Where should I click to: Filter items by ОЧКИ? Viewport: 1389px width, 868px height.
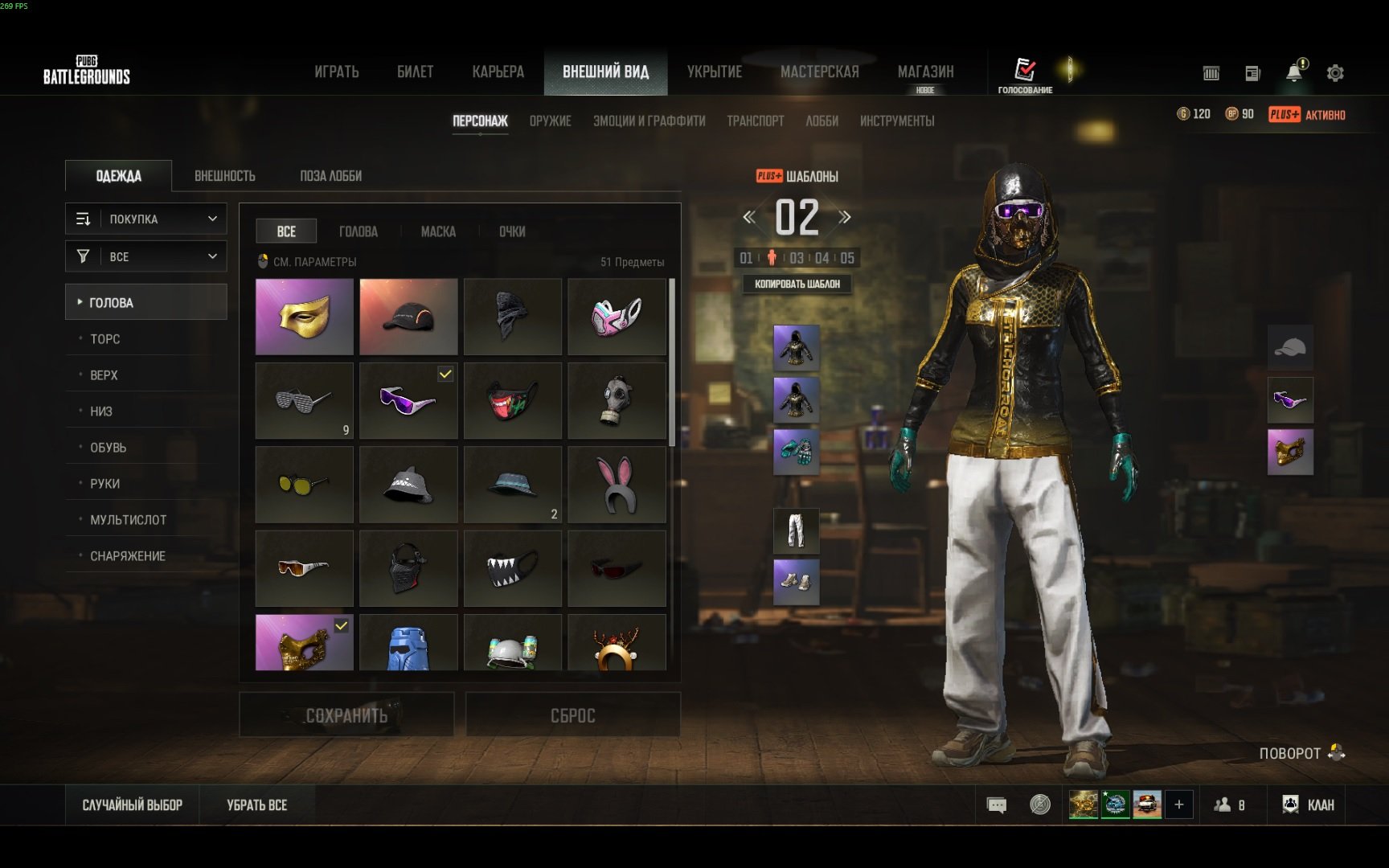pos(512,231)
